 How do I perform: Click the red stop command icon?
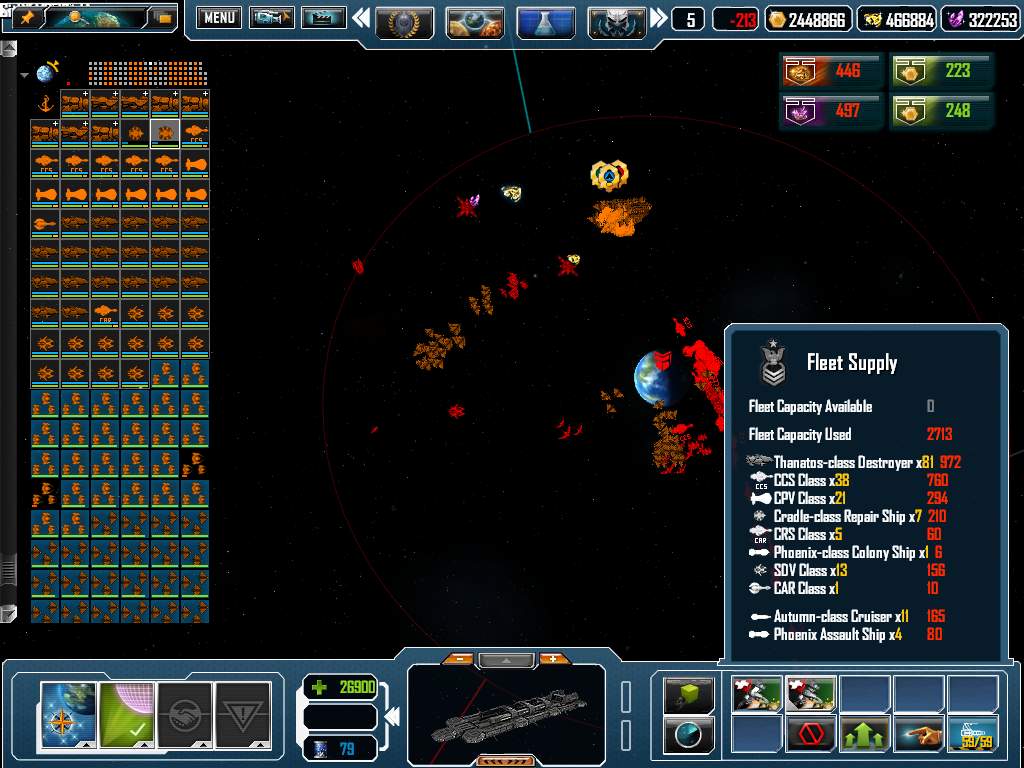811,735
